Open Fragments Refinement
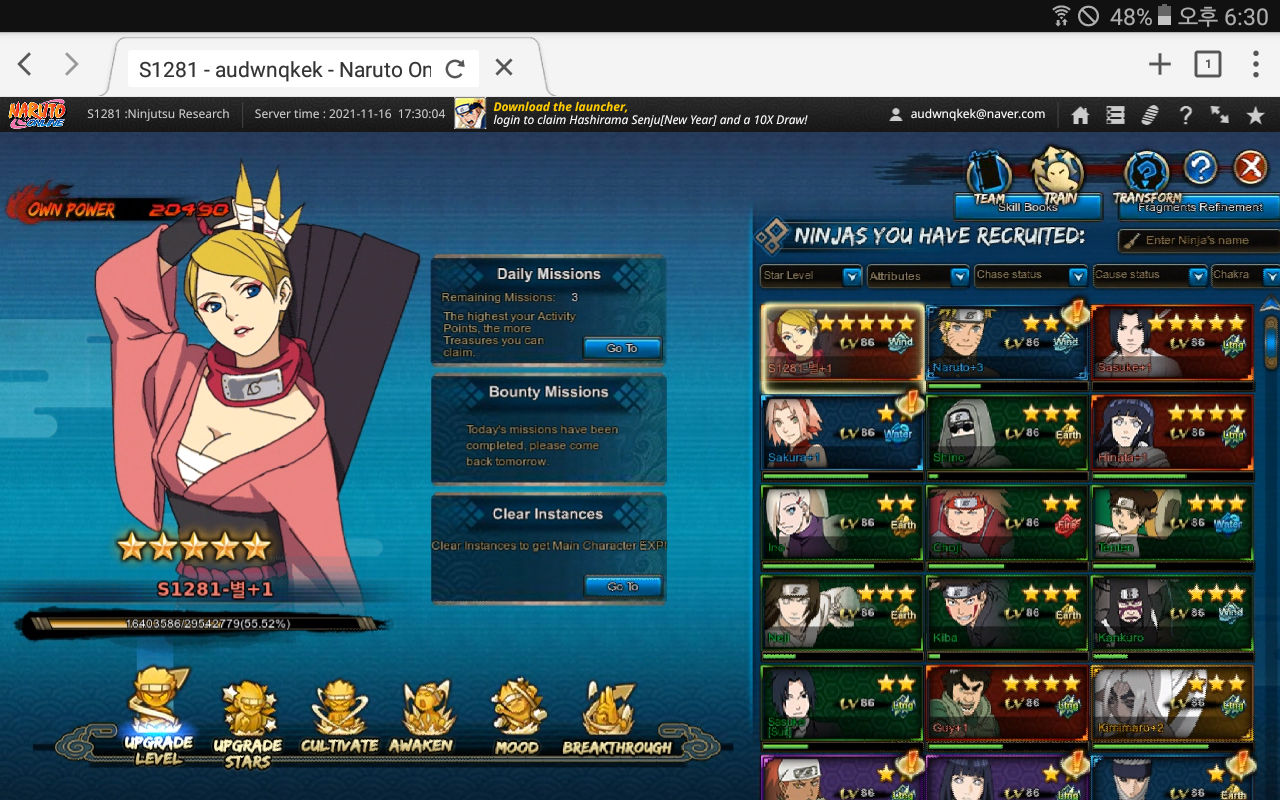This screenshot has width=1280, height=800. click(1200, 207)
